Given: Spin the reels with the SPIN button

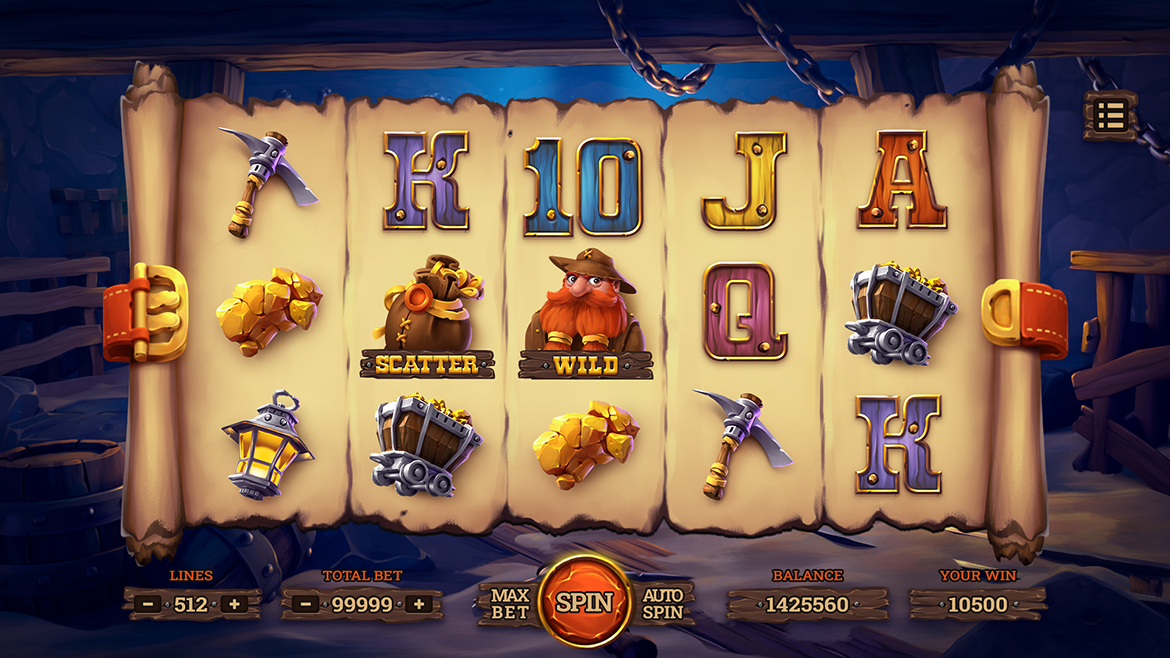Looking at the screenshot, I should click(584, 602).
